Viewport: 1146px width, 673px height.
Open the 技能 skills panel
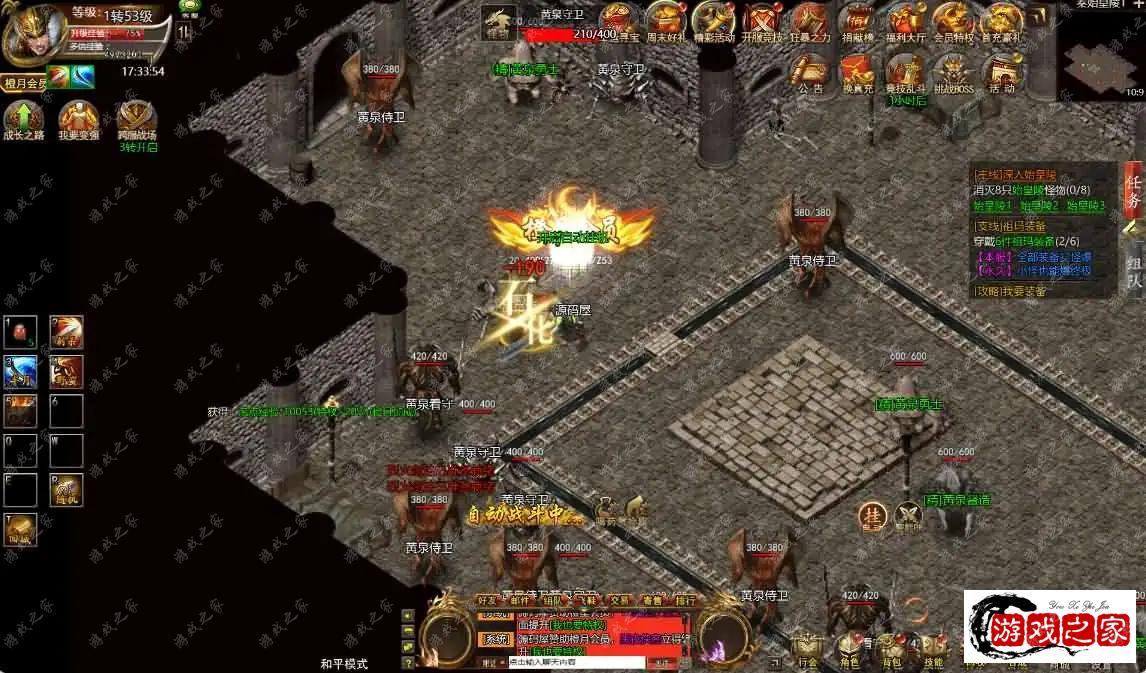click(x=933, y=650)
